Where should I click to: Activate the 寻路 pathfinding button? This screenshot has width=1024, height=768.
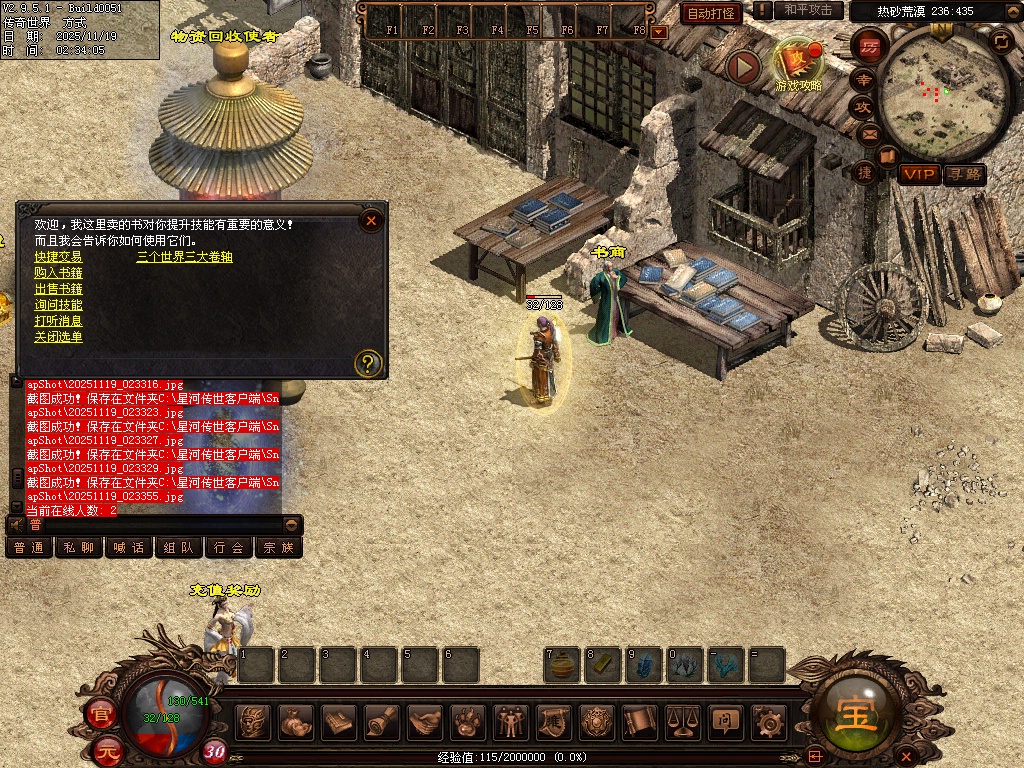[x=964, y=174]
